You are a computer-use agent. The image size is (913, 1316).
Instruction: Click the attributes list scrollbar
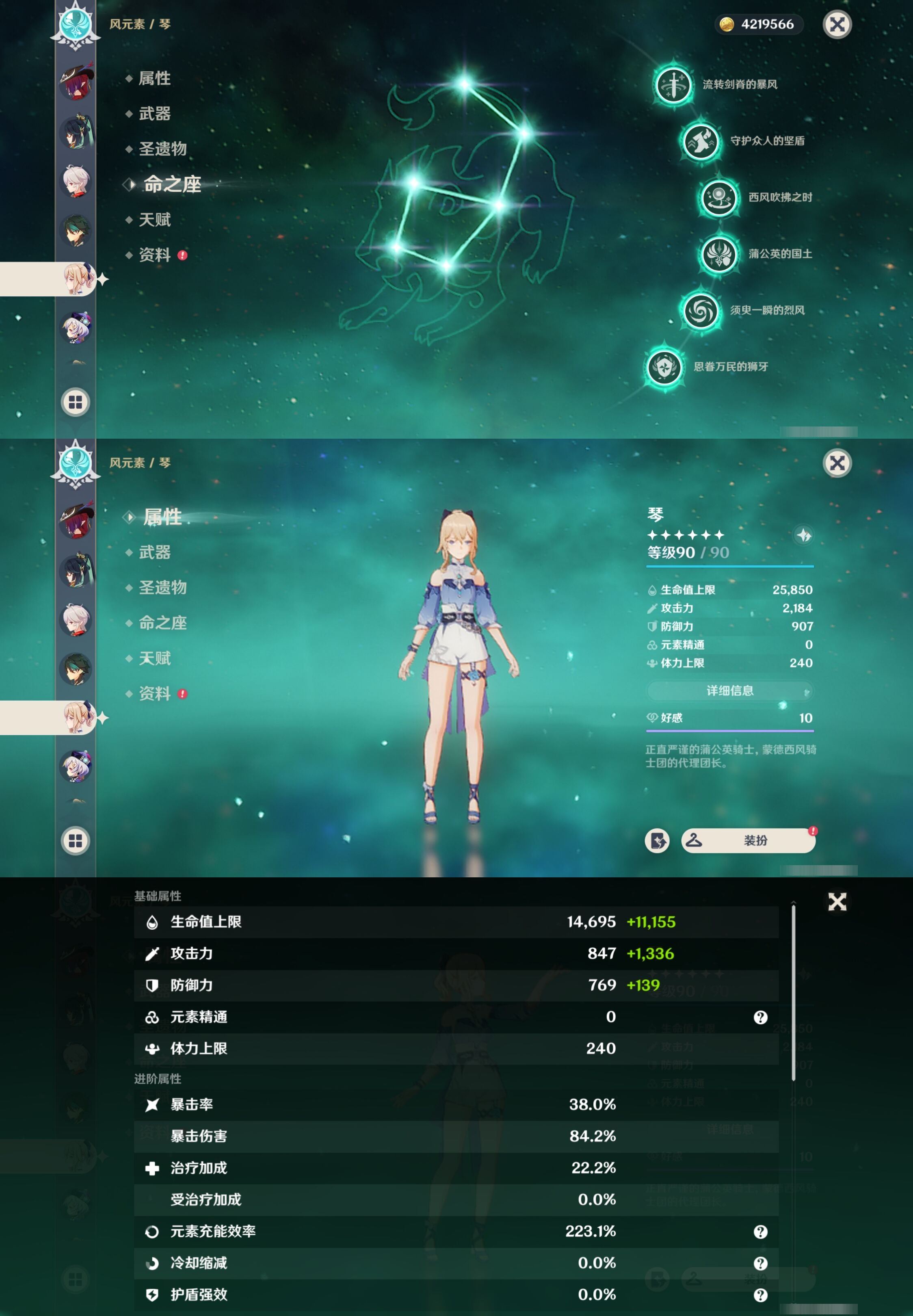[x=794, y=992]
